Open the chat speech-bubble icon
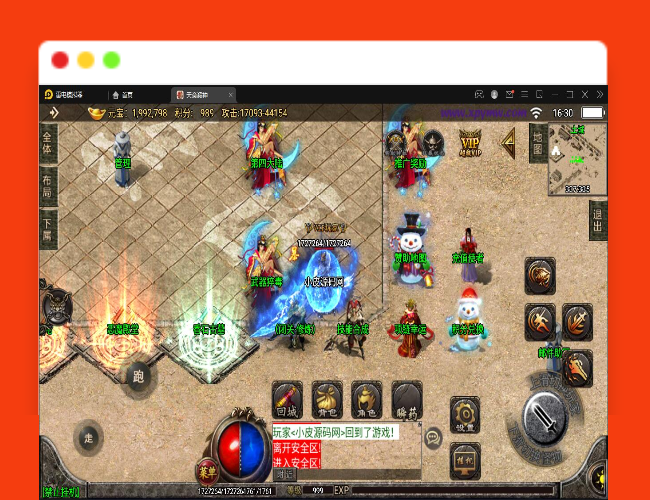 pyautogui.click(x=433, y=438)
